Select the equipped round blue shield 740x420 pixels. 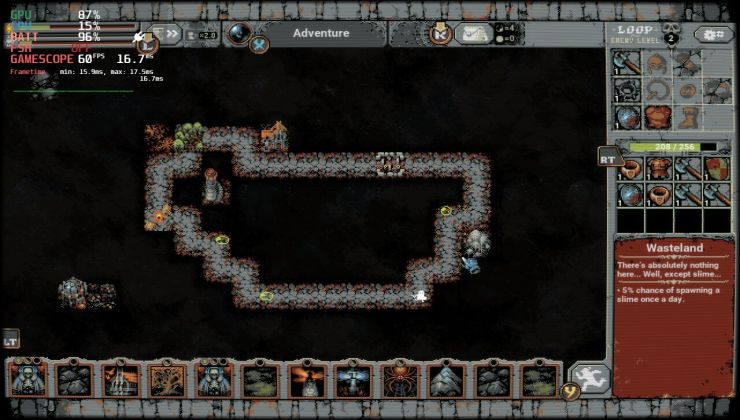click(x=628, y=117)
